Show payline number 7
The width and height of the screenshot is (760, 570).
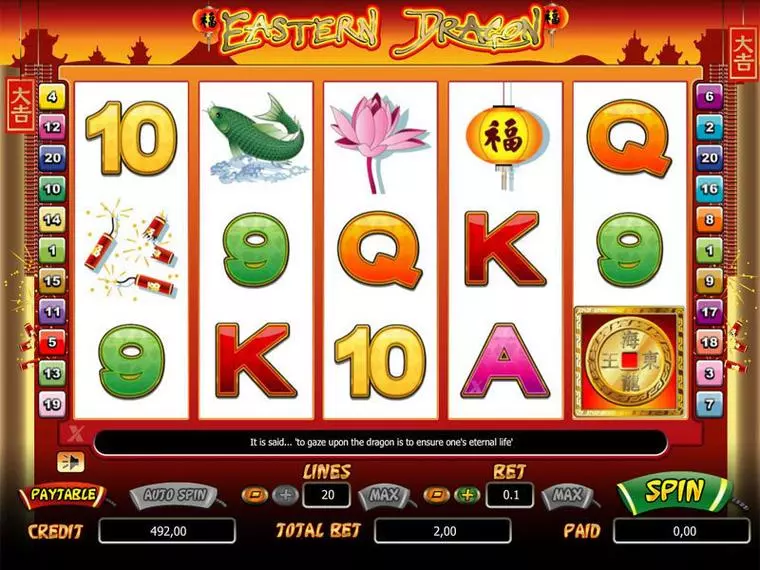click(x=709, y=404)
